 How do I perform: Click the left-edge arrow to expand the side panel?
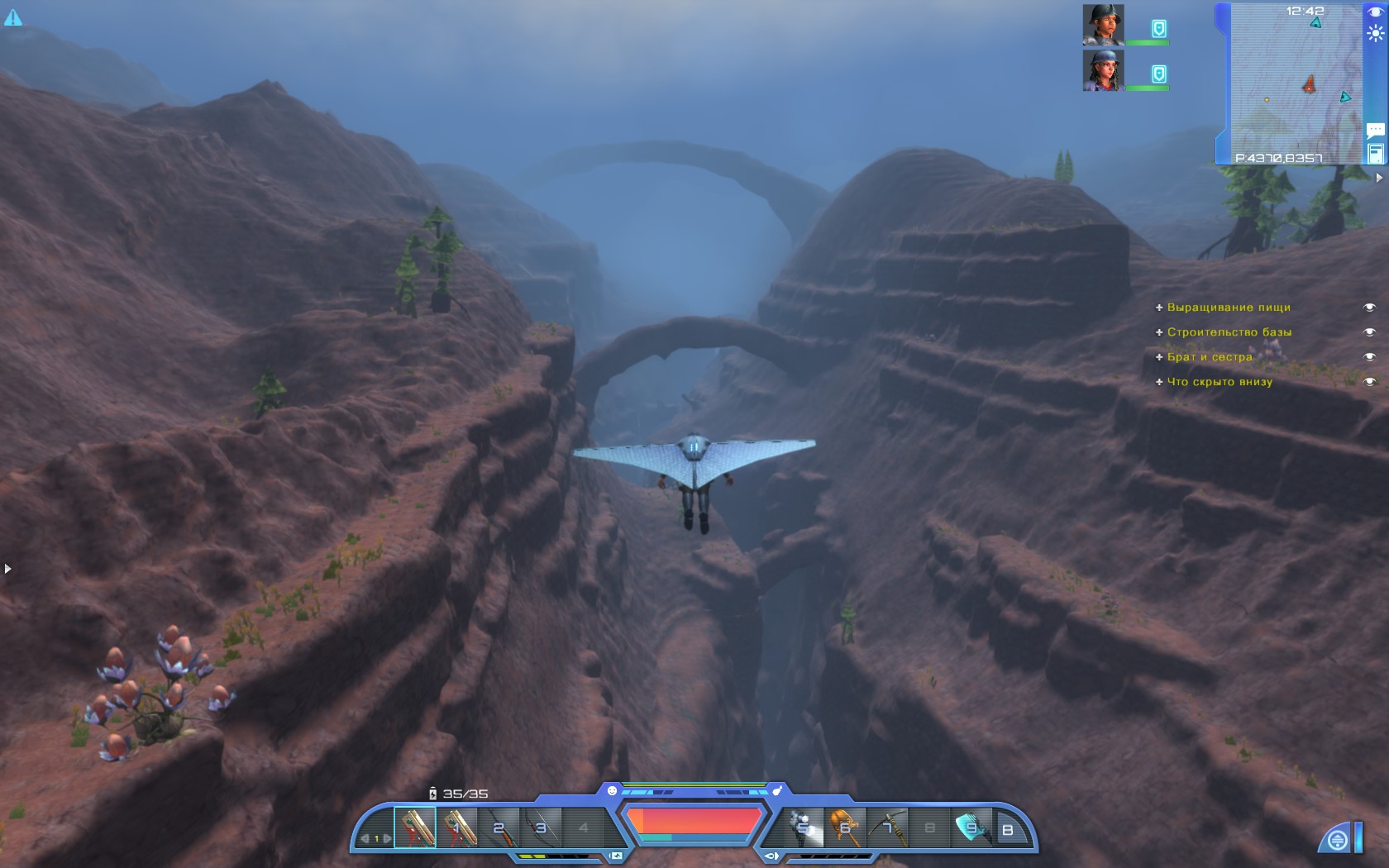click(7, 568)
